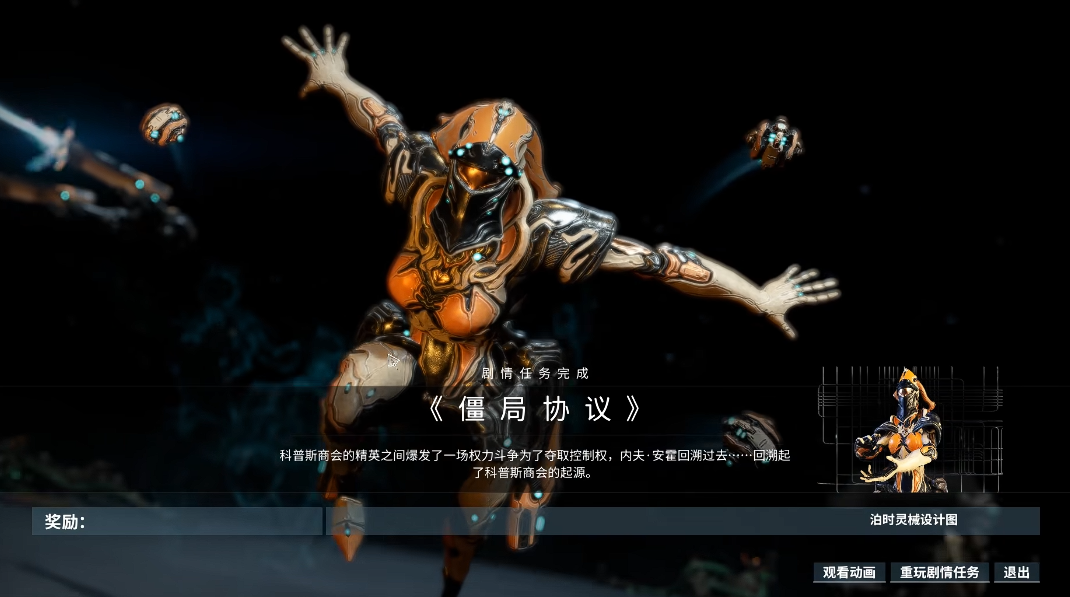Exit the screen with 退出
This screenshot has height=597, width=1070.
point(1017,573)
